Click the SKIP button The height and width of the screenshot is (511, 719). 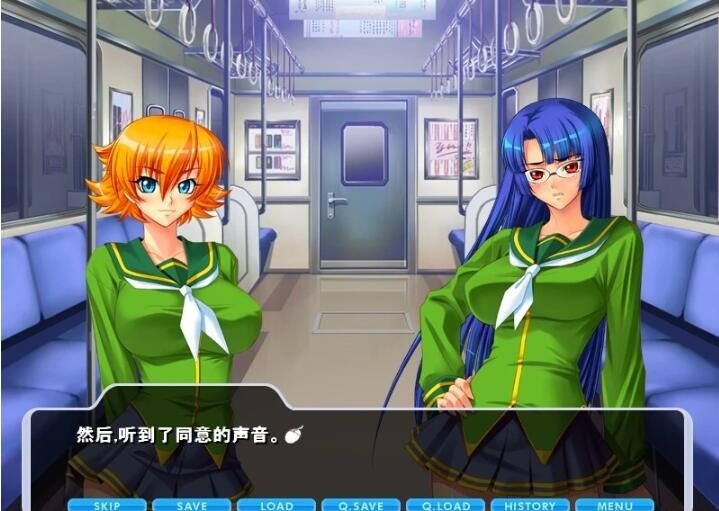[x=106, y=505]
